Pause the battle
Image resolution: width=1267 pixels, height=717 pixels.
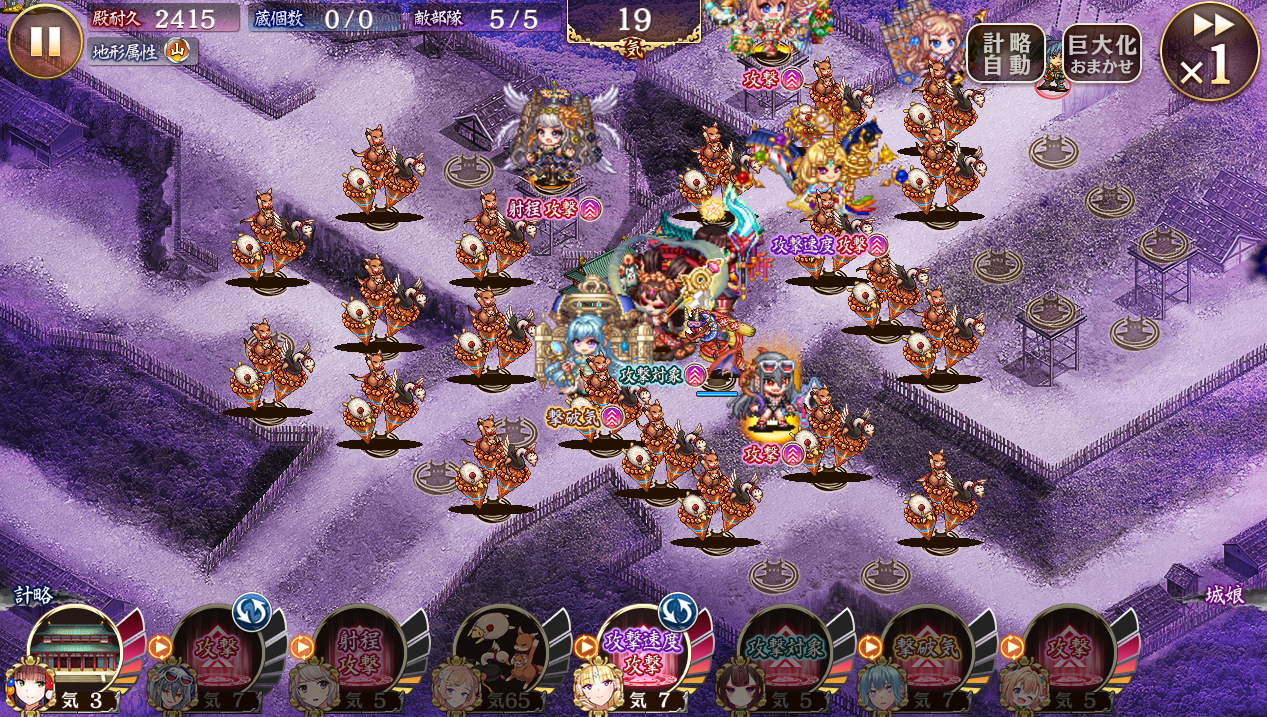click(45, 41)
